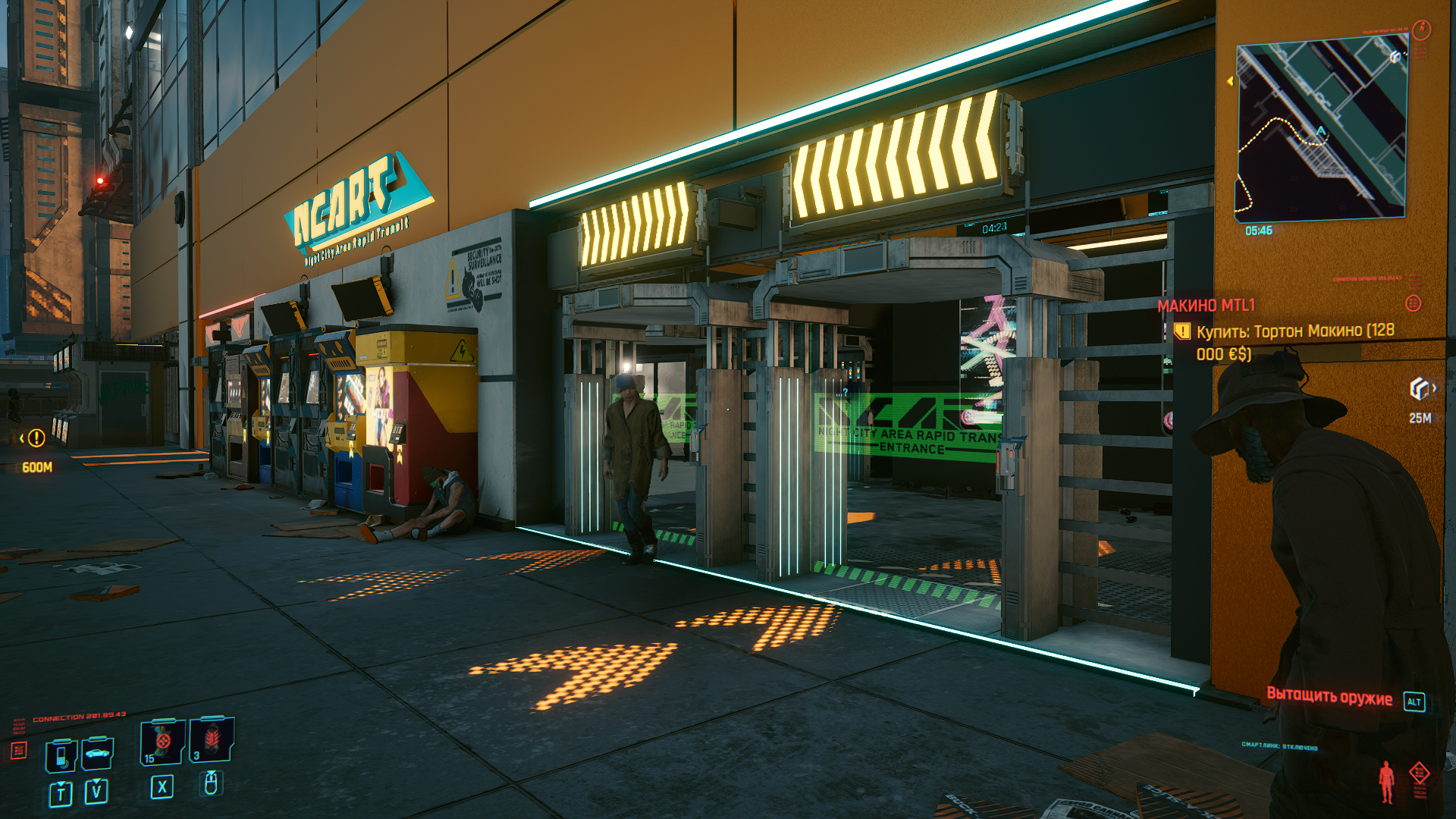Image resolution: width=1456 pixels, height=819 pixels.
Task: Click the minimap in the corner
Action: click(x=1320, y=130)
